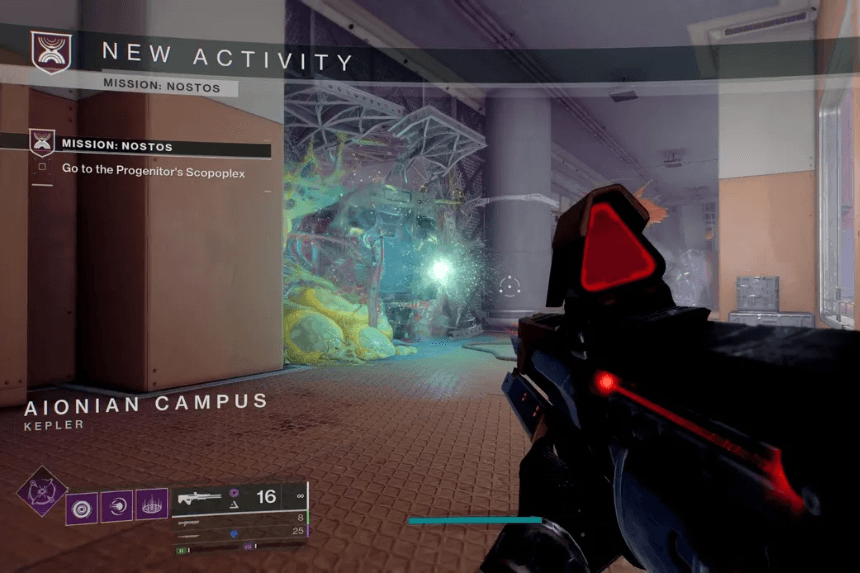The image size is (860, 573).
Task: Select the diamond-shaped Void super ability icon
Action: [x=42, y=492]
